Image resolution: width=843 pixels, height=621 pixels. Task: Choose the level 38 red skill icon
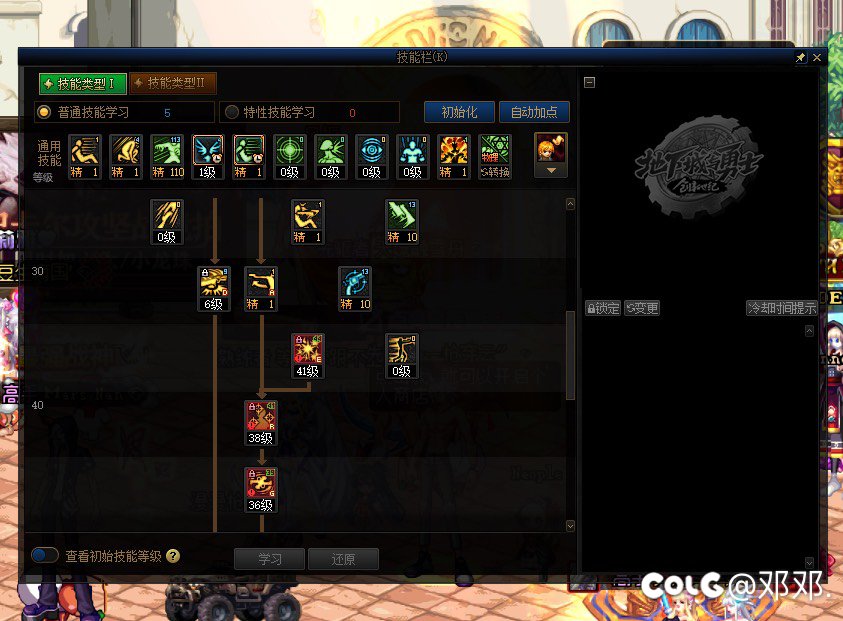(x=261, y=422)
